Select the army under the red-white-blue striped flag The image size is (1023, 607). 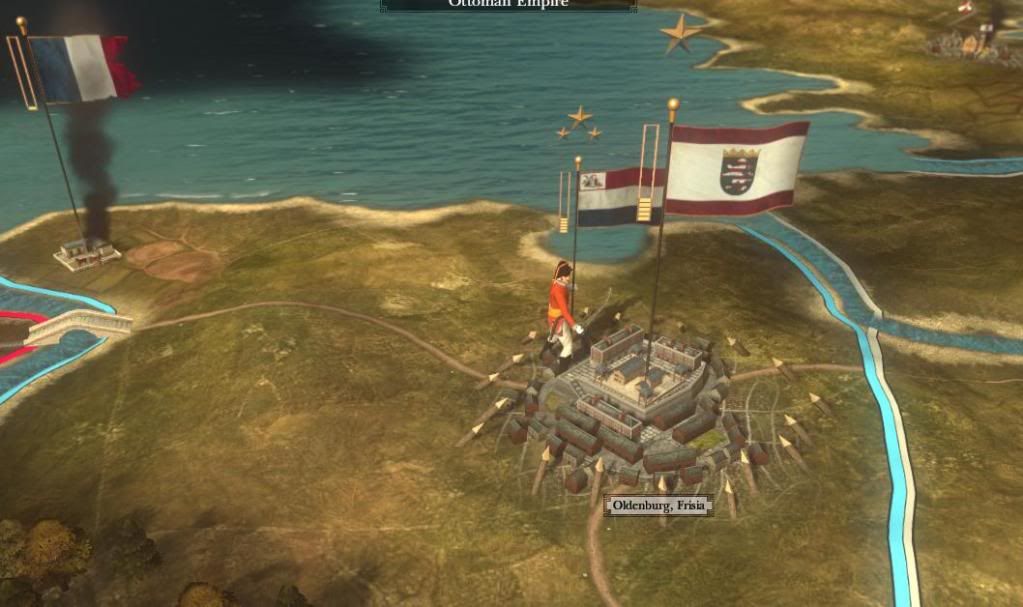(x=561, y=311)
